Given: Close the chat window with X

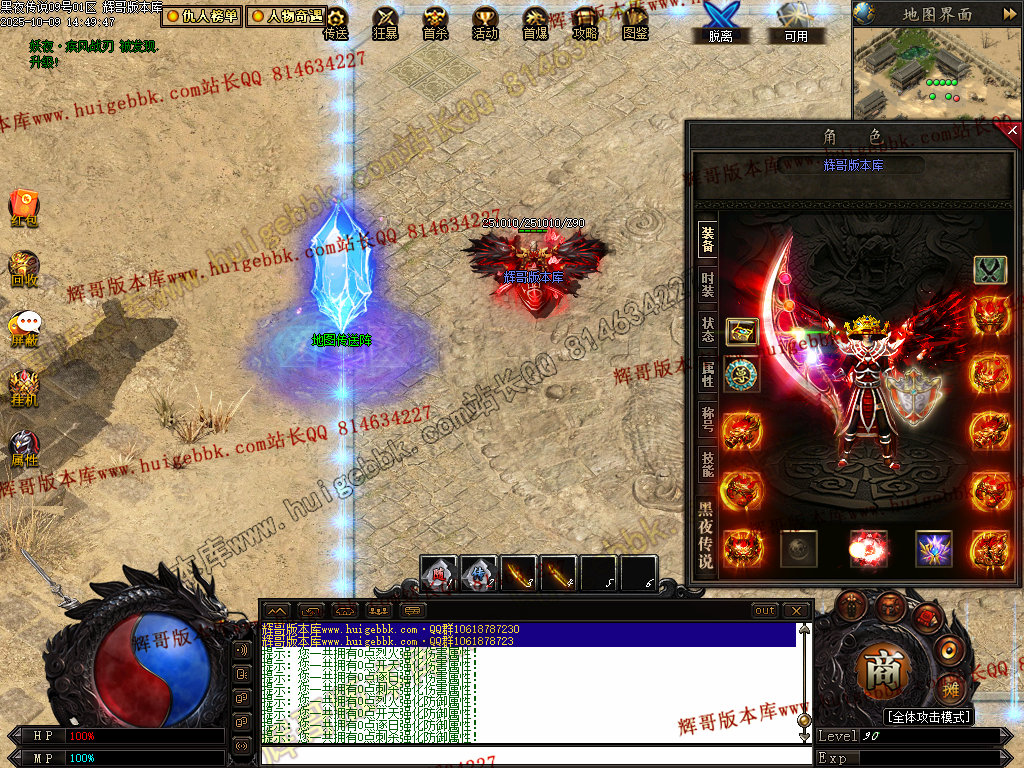Looking at the screenshot, I should (x=796, y=610).
